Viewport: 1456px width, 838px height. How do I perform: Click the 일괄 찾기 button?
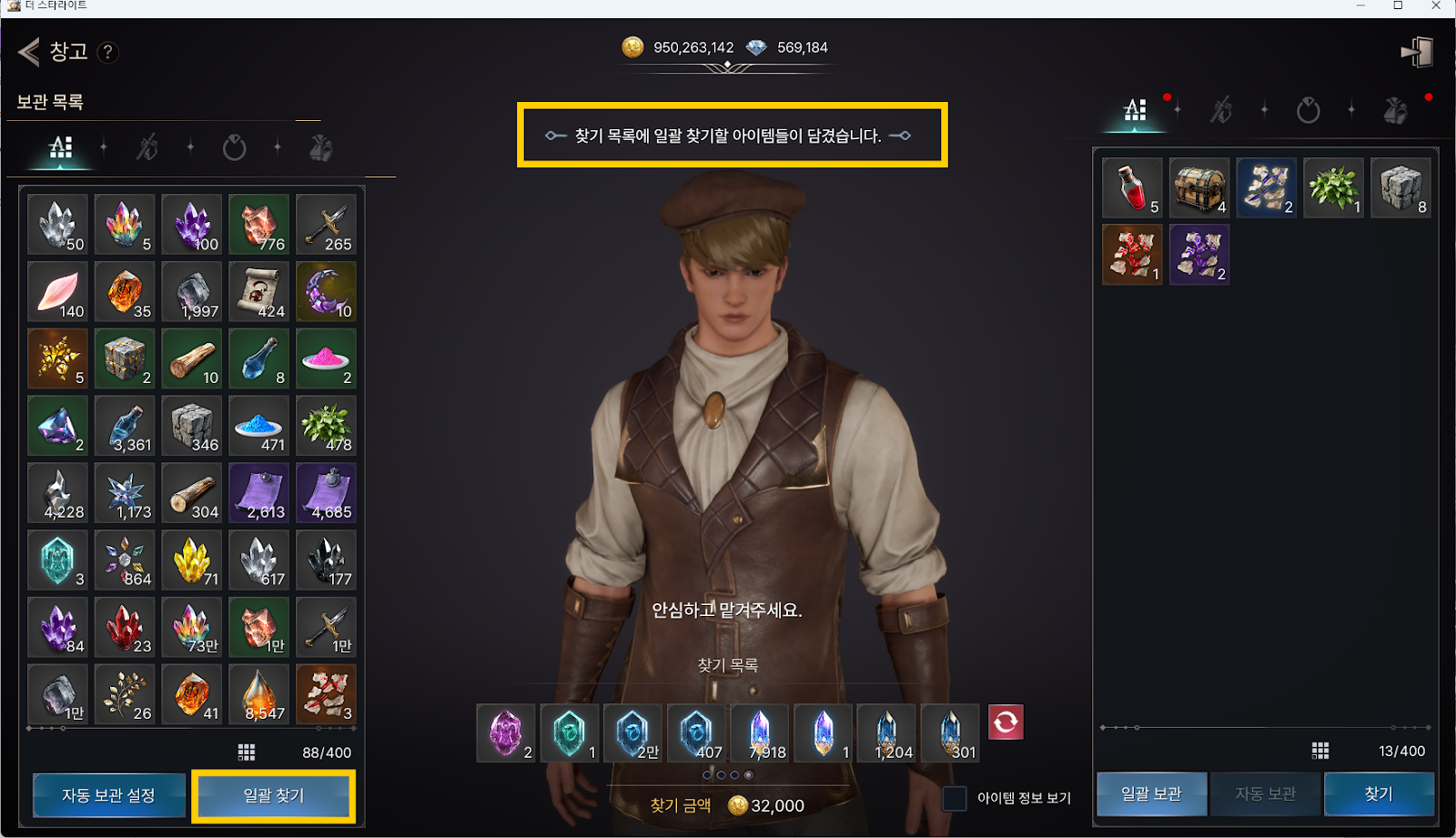(274, 795)
